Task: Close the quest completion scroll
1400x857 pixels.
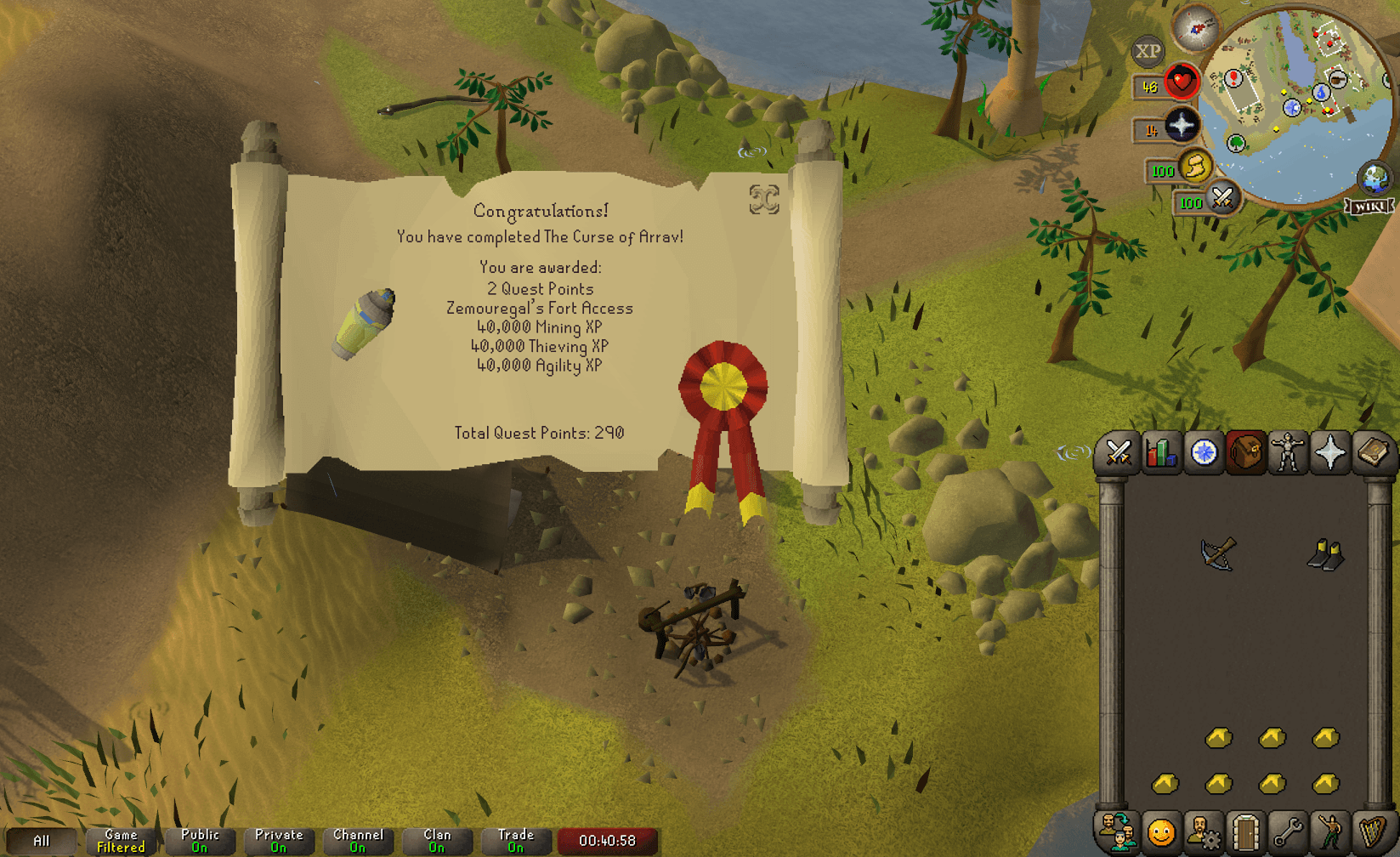Action: [x=763, y=200]
